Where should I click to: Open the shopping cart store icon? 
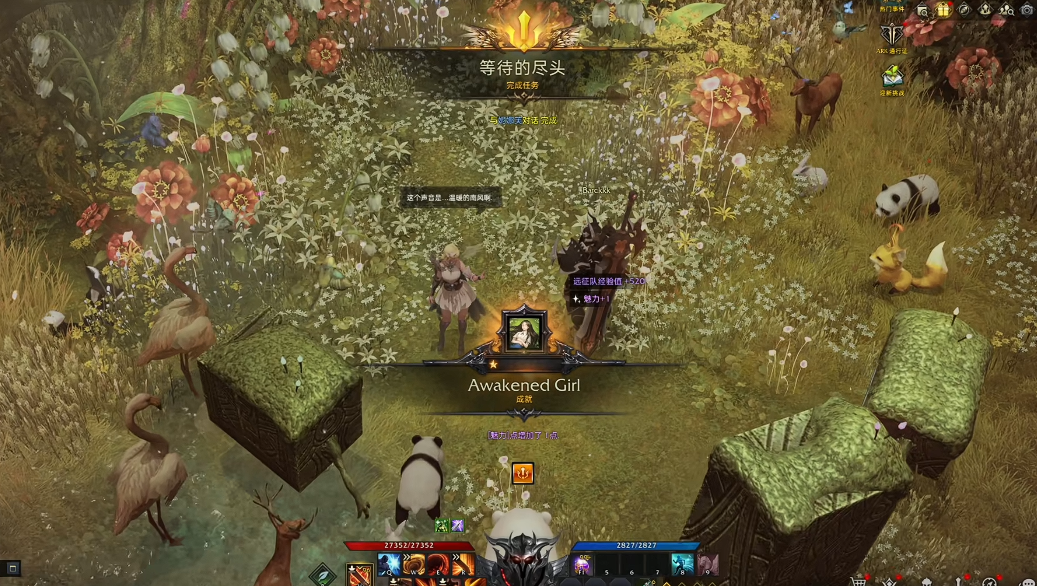[x=858, y=581]
